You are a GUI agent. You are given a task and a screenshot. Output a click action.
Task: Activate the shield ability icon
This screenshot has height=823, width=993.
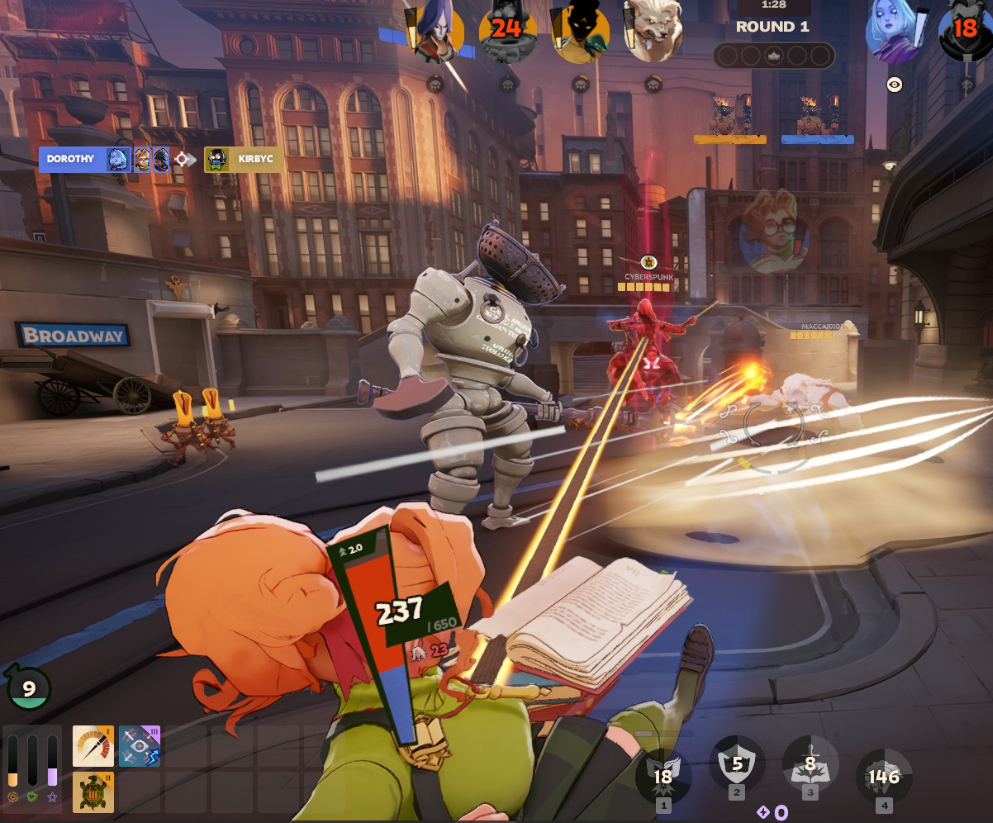pos(737,768)
